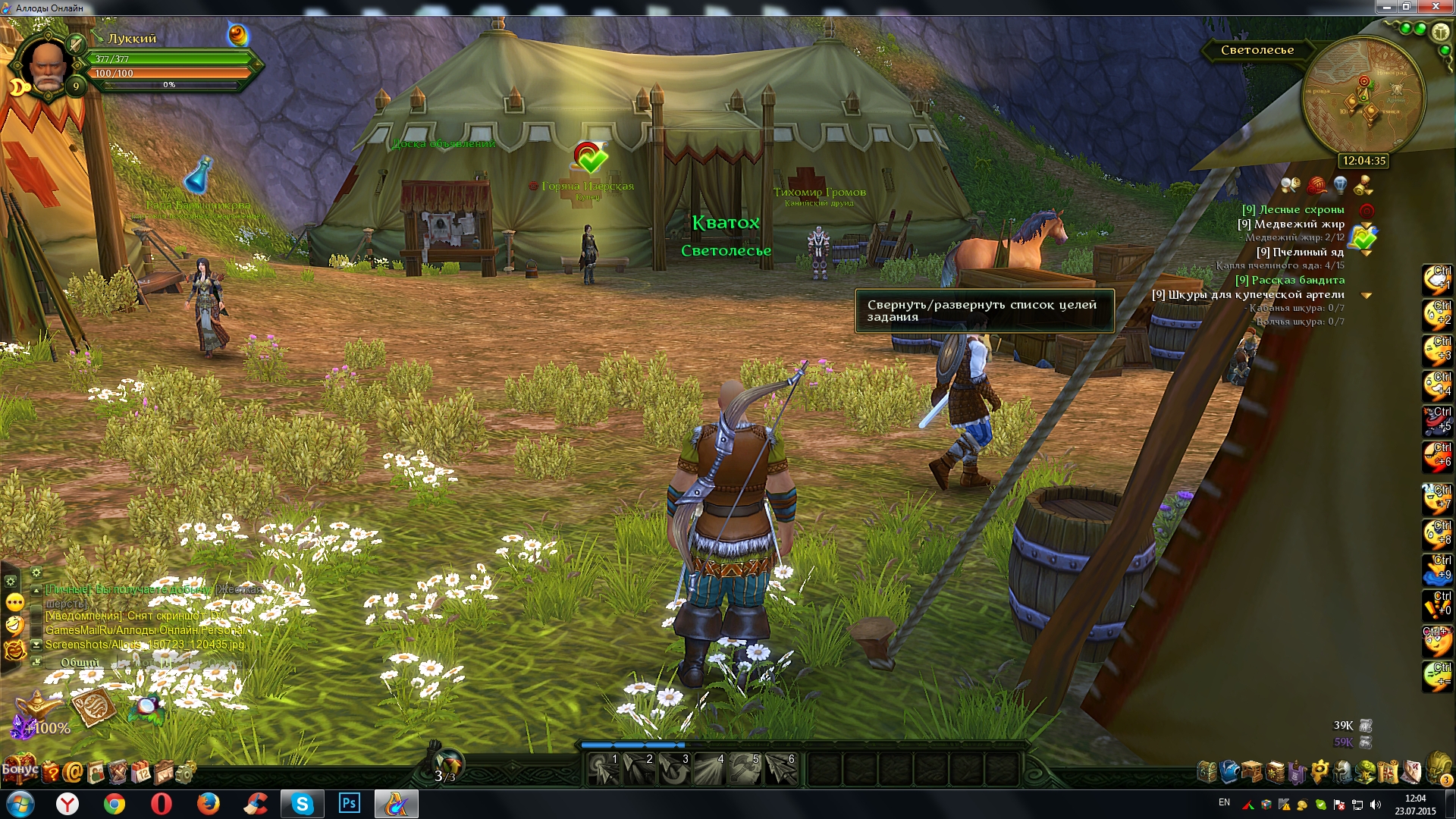
Task: Open the helmet character equipment icon
Action: coord(1343,771)
